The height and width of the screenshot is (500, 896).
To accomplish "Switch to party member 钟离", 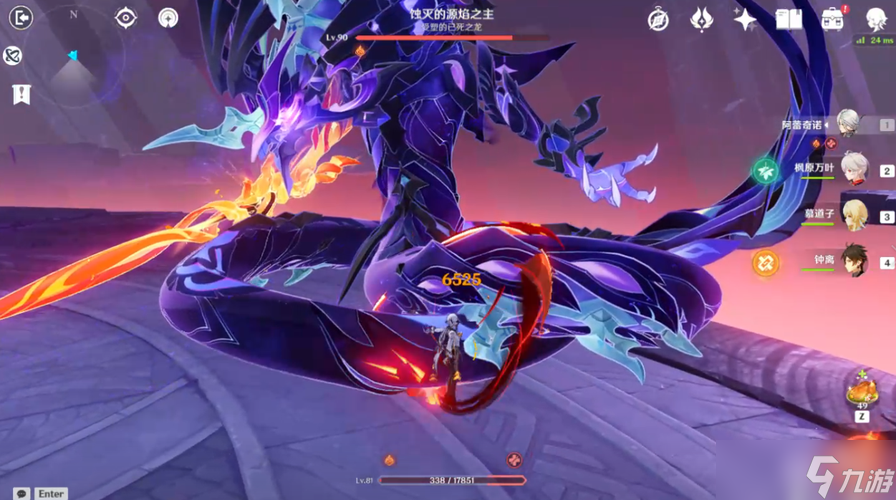I will [851, 260].
